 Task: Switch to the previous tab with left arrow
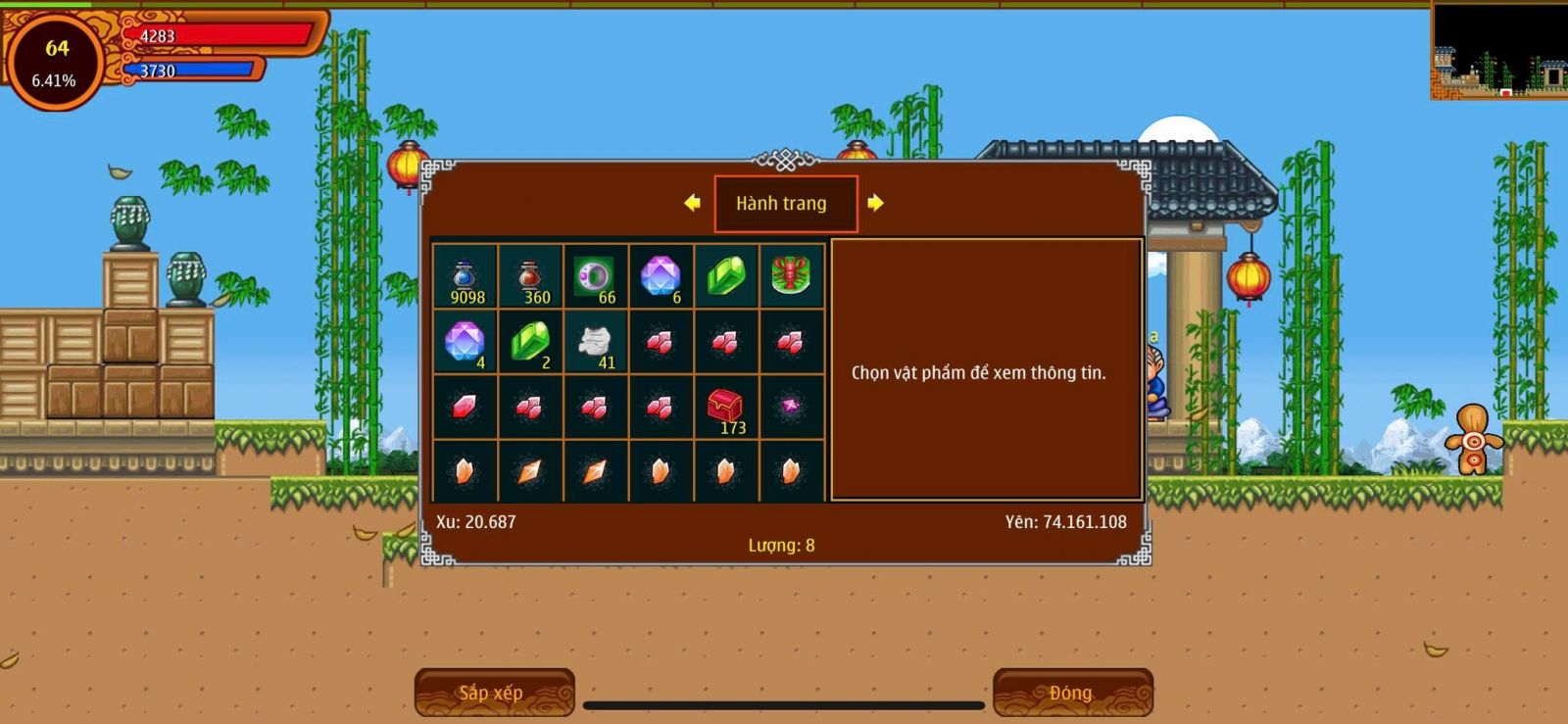point(693,203)
